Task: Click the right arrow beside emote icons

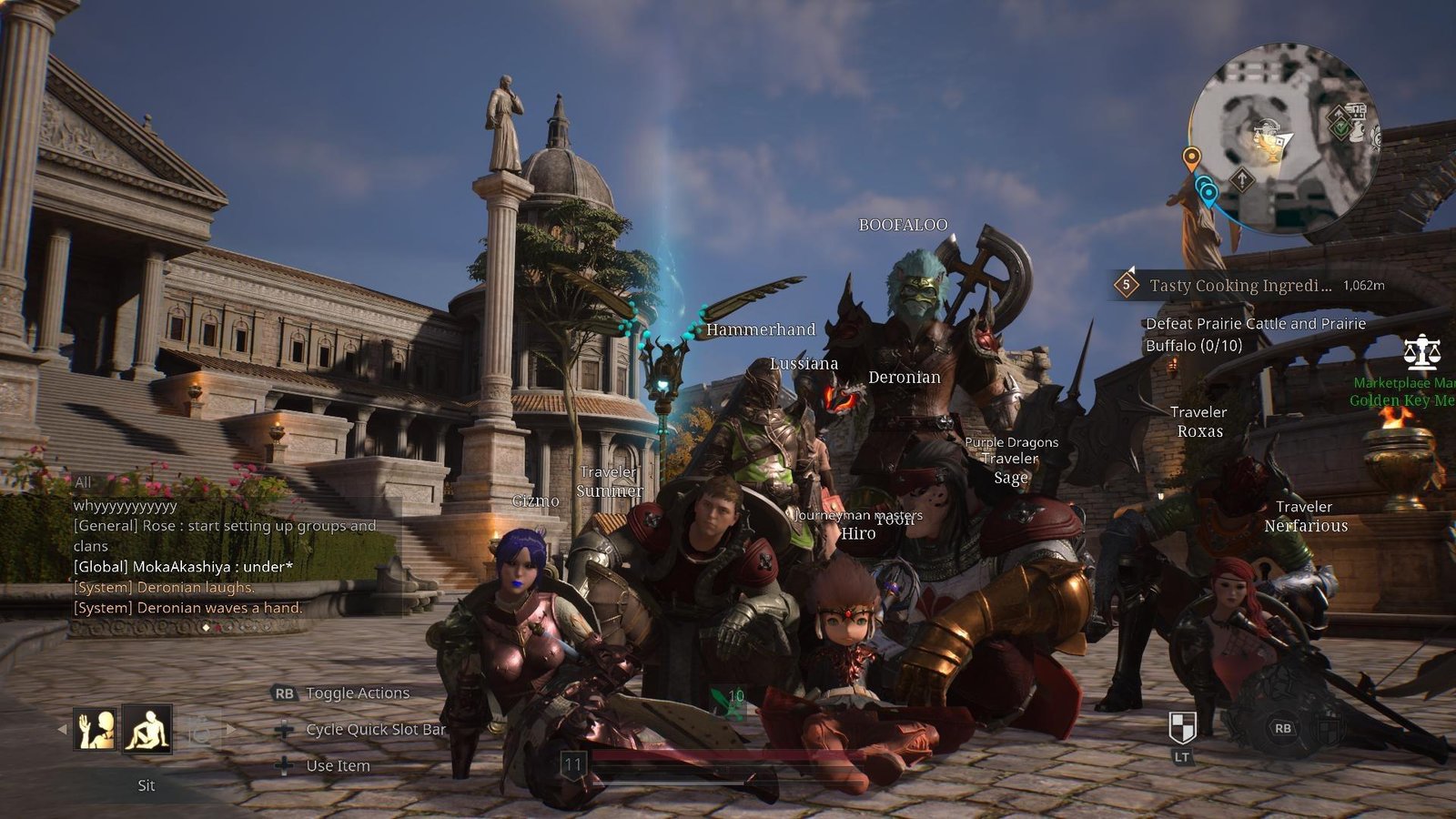Action: (x=231, y=729)
